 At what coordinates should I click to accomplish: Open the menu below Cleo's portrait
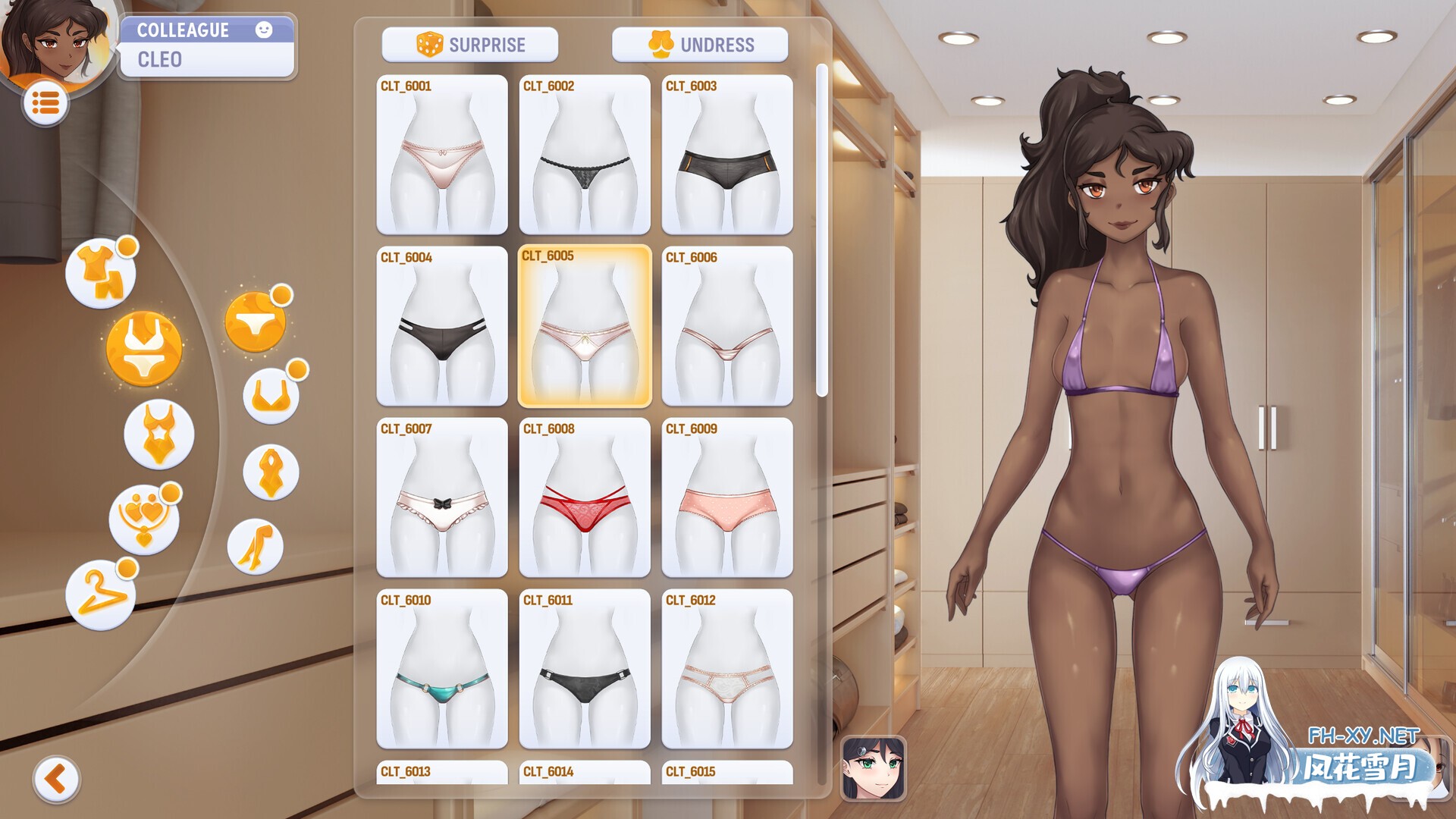click(x=45, y=102)
